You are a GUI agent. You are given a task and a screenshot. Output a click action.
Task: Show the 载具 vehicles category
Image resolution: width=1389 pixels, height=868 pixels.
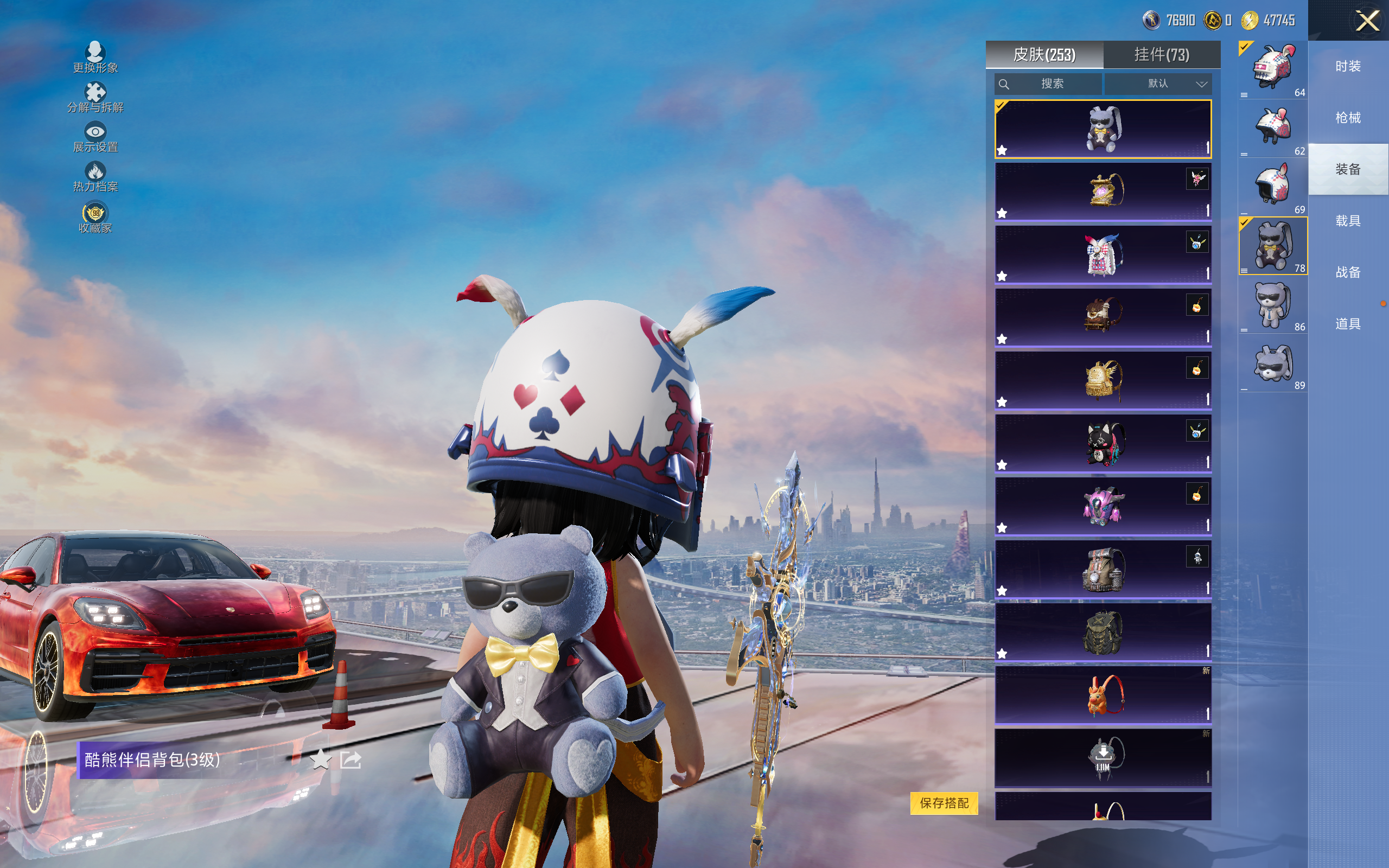[1348, 221]
